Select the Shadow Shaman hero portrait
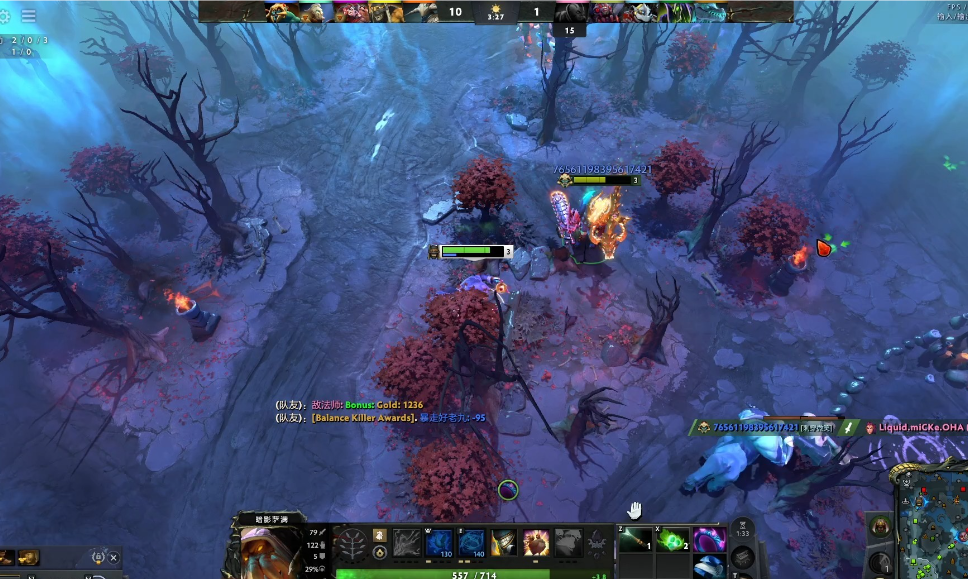The height and width of the screenshot is (579, 968). coord(270,548)
